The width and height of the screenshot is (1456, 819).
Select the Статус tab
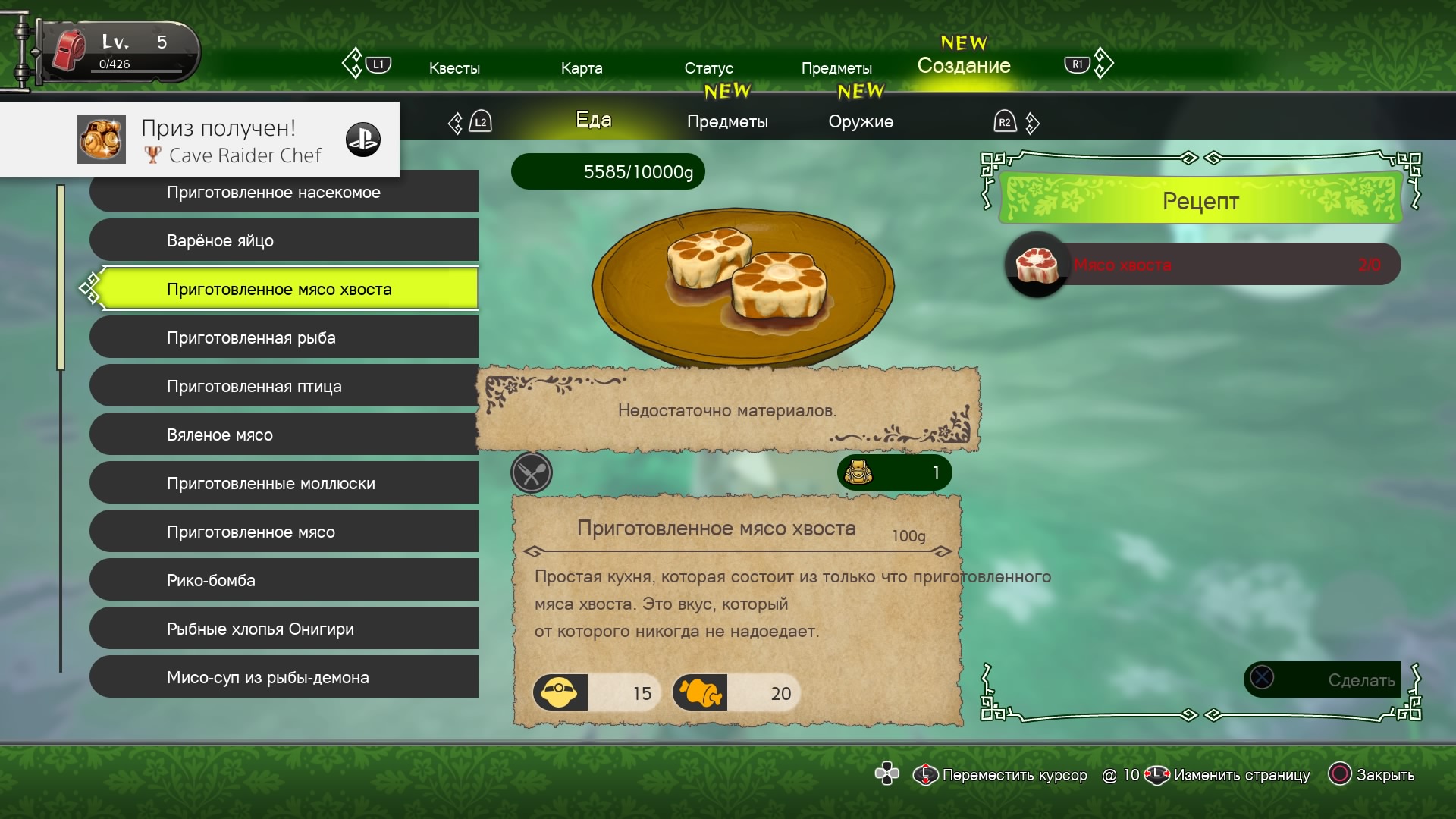(708, 68)
